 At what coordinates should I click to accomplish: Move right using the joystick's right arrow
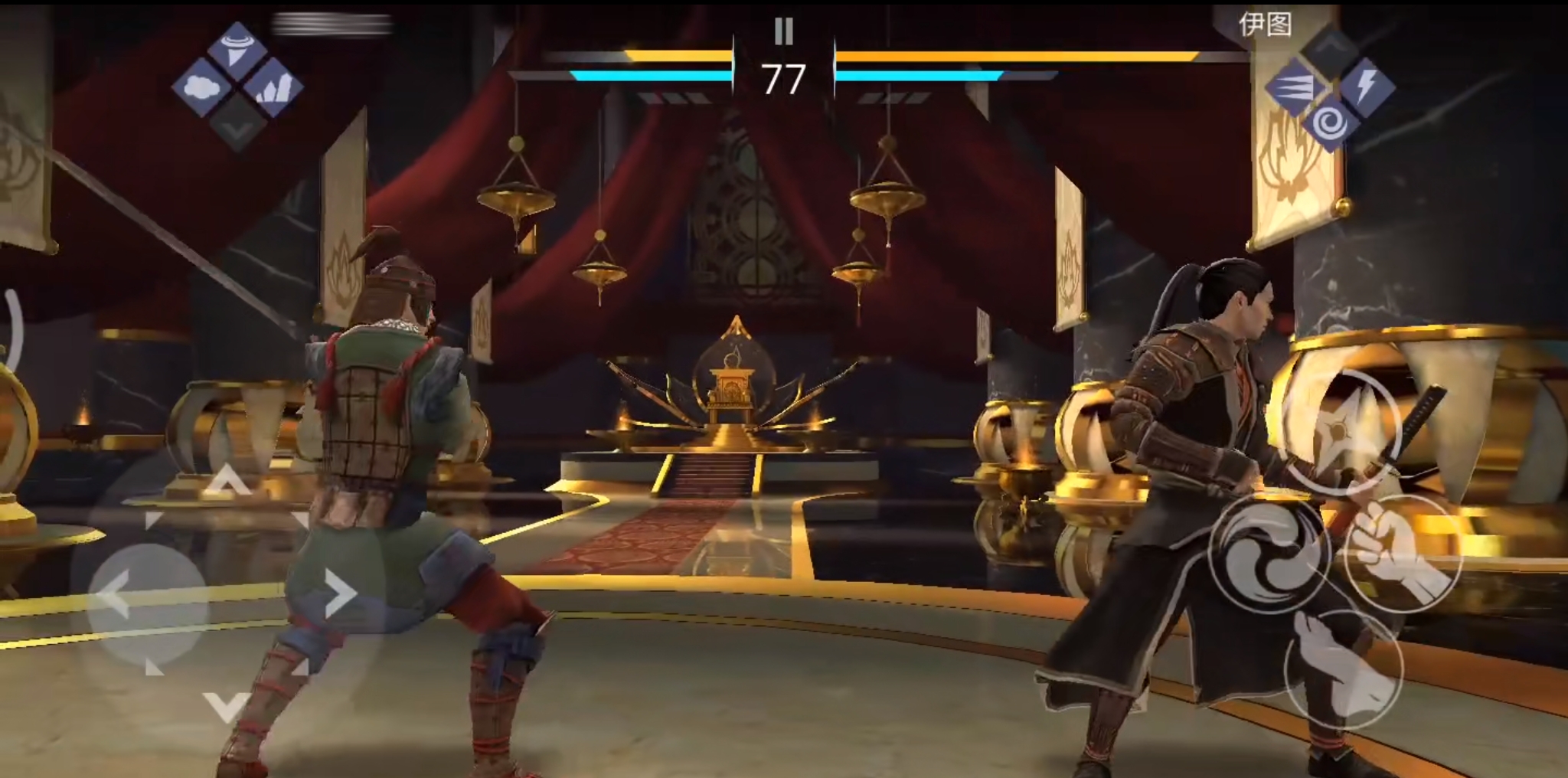pyautogui.click(x=339, y=593)
